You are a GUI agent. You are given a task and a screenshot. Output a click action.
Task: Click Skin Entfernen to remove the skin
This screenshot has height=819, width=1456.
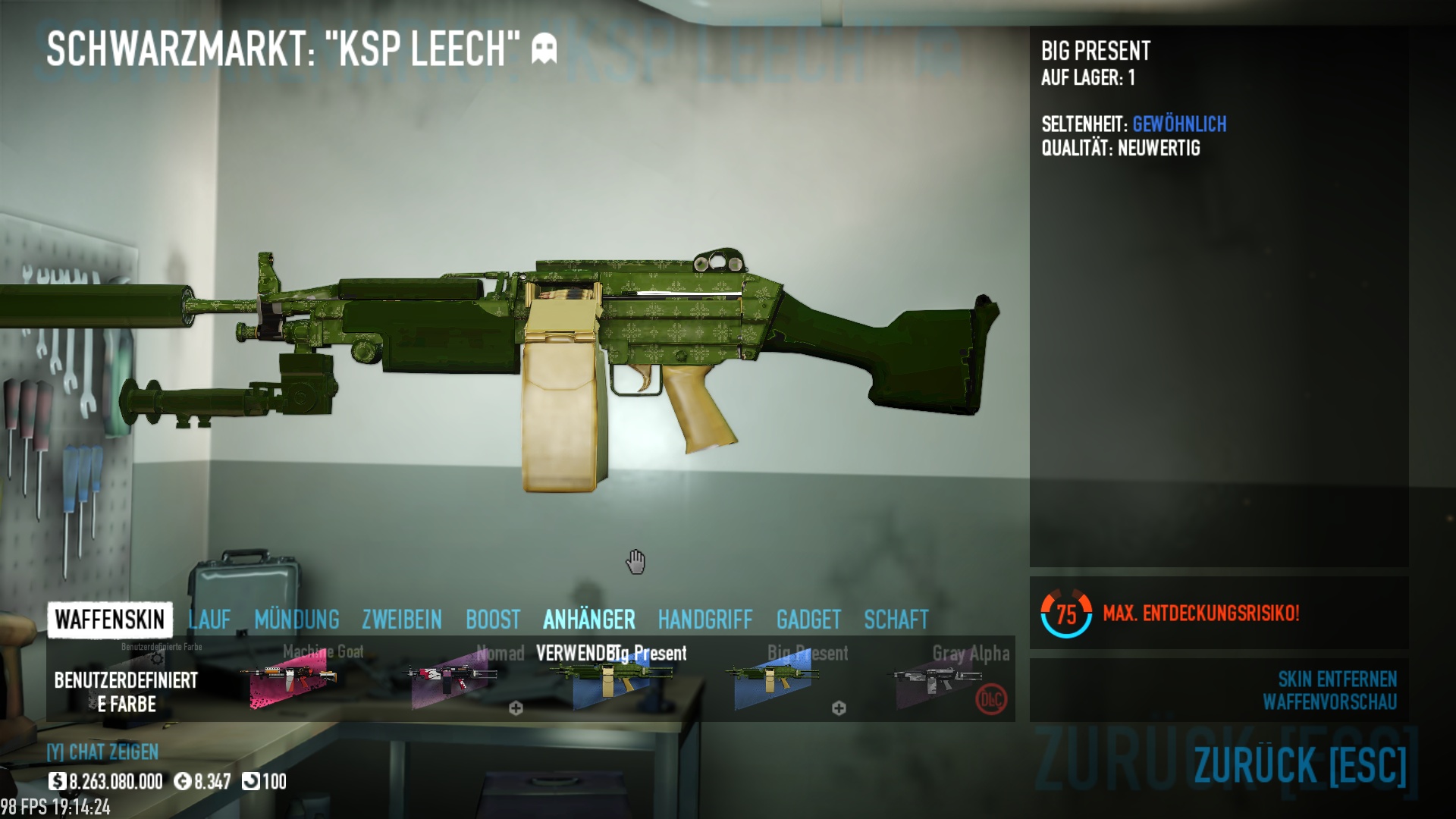point(1337,679)
